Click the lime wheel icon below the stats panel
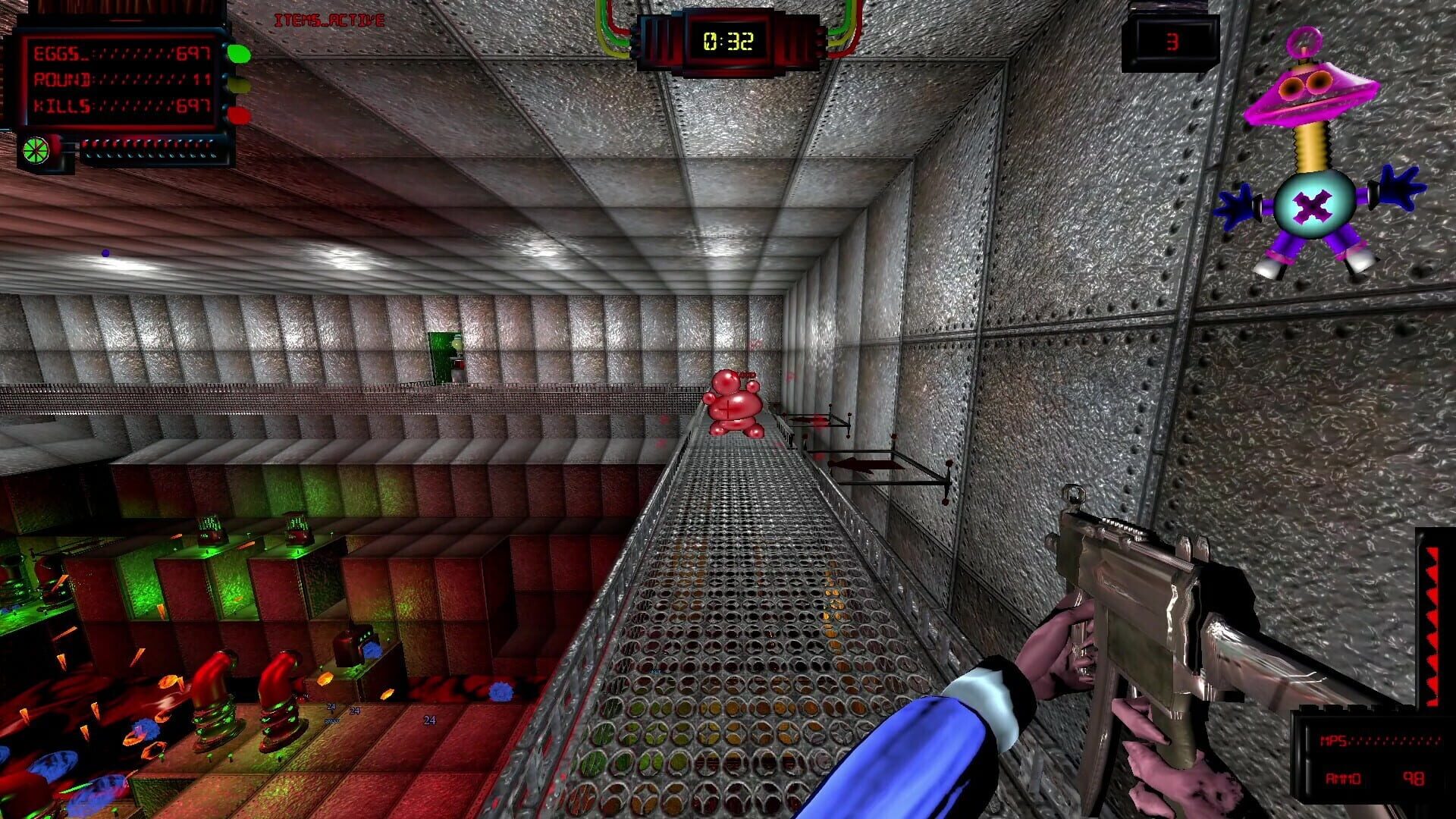1456x819 pixels. tap(38, 149)
